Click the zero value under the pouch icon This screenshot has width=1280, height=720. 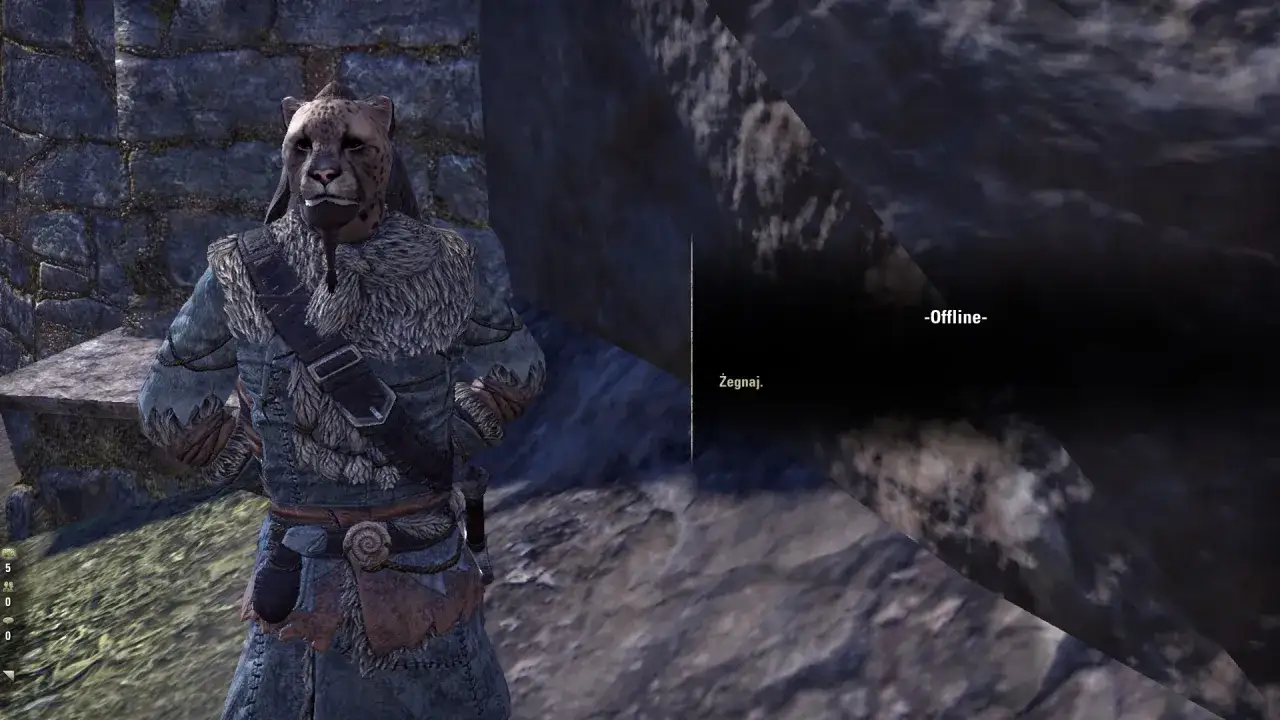(7, 634)
